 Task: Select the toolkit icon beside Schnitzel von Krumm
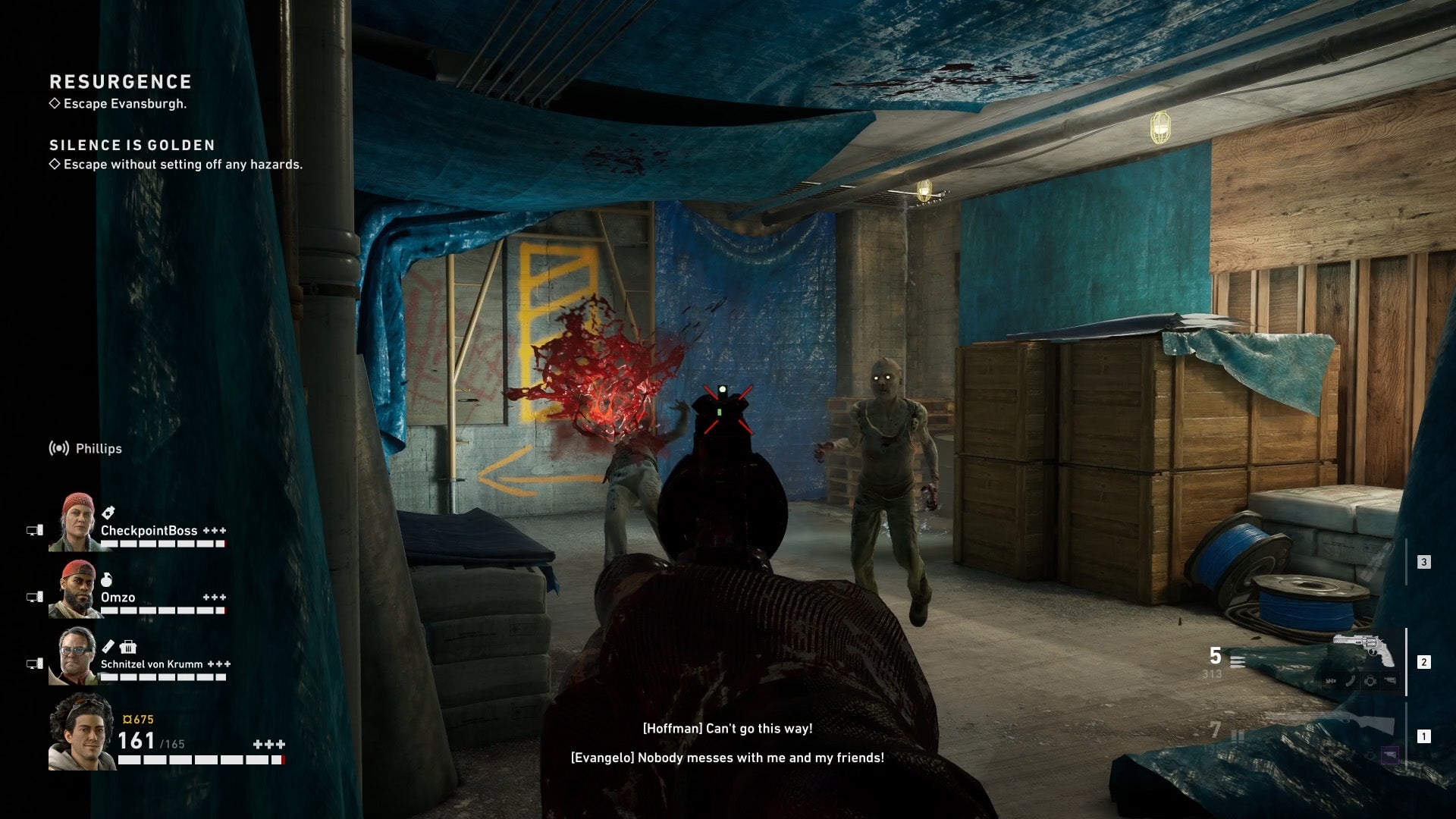click(129, 647)
